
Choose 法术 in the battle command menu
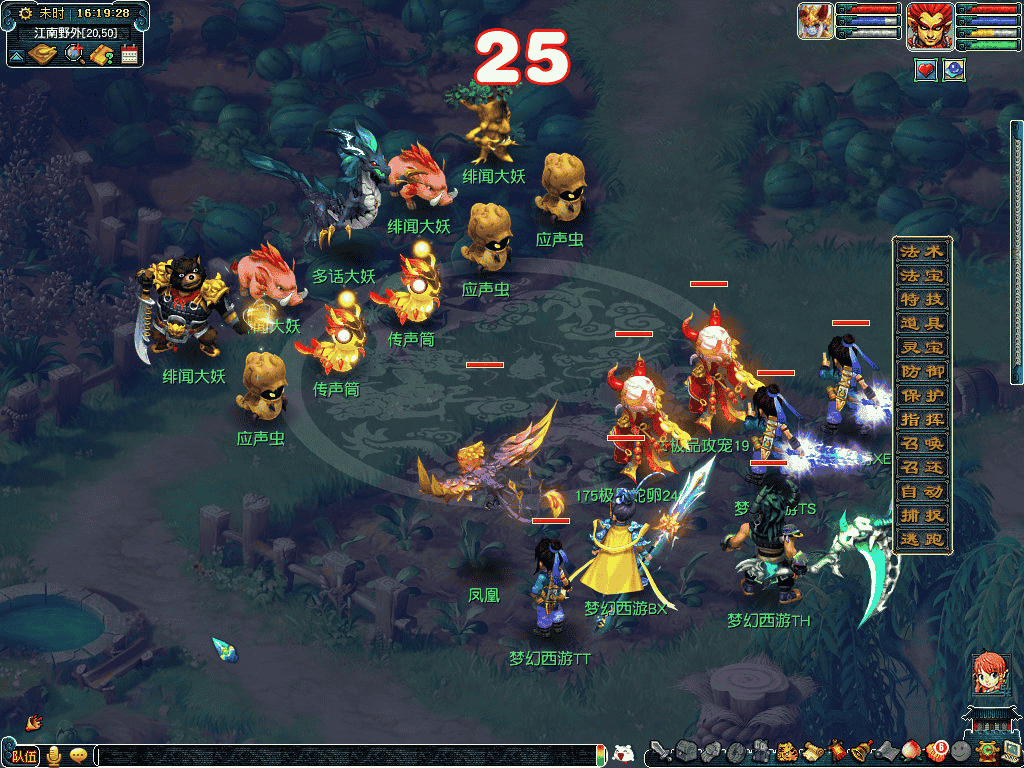921,251
